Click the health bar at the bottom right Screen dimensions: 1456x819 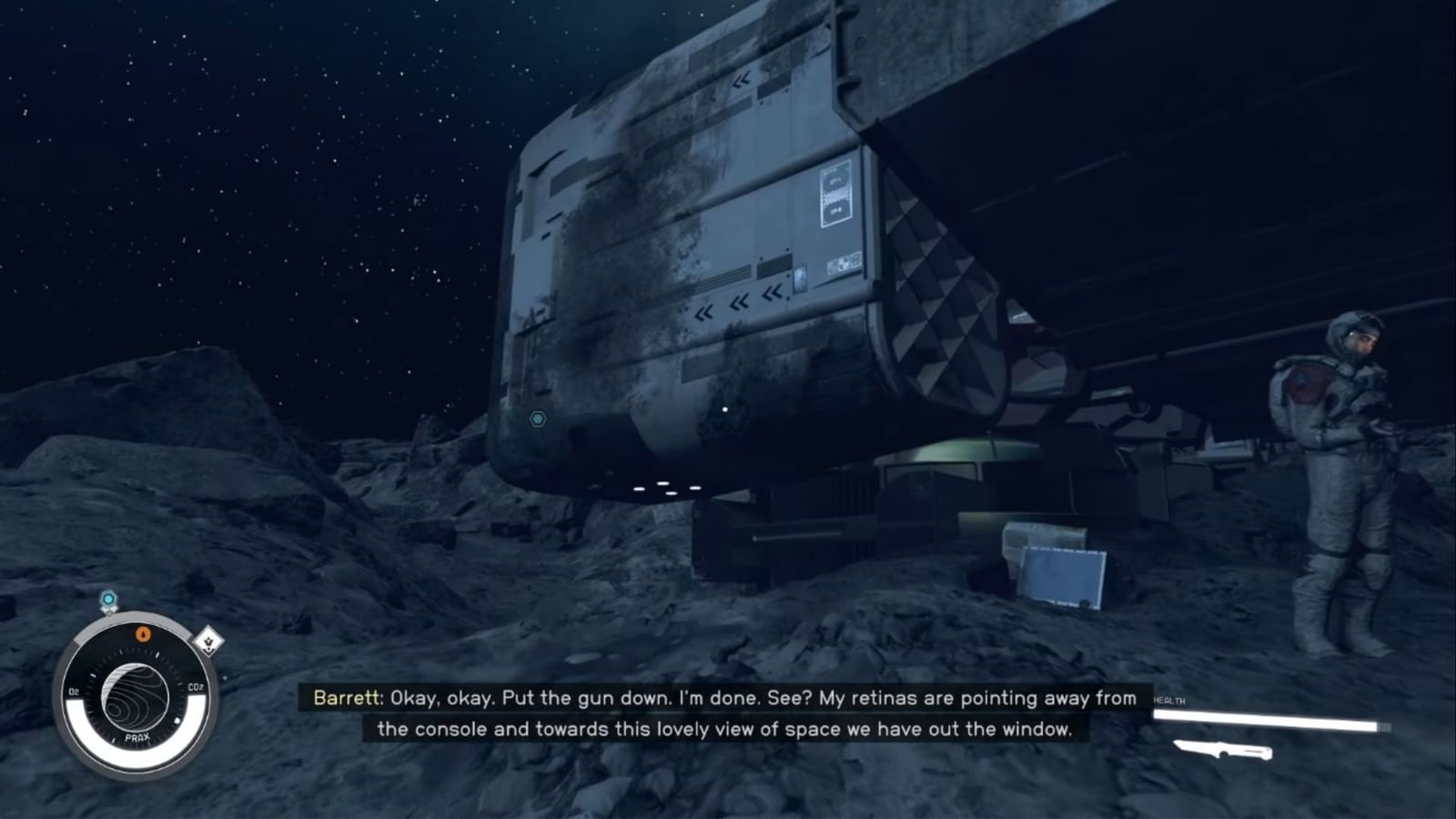pyautogui.click(x=1265, y=719)
